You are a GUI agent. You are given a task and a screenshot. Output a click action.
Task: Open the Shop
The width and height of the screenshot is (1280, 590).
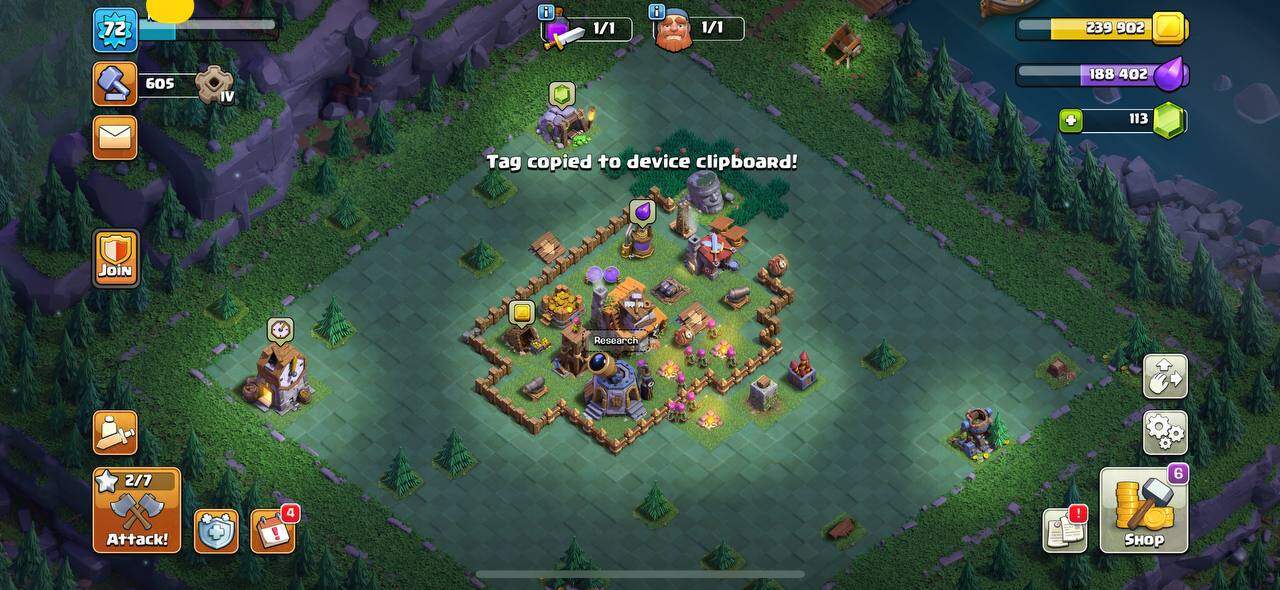[x=1144, y=510]
